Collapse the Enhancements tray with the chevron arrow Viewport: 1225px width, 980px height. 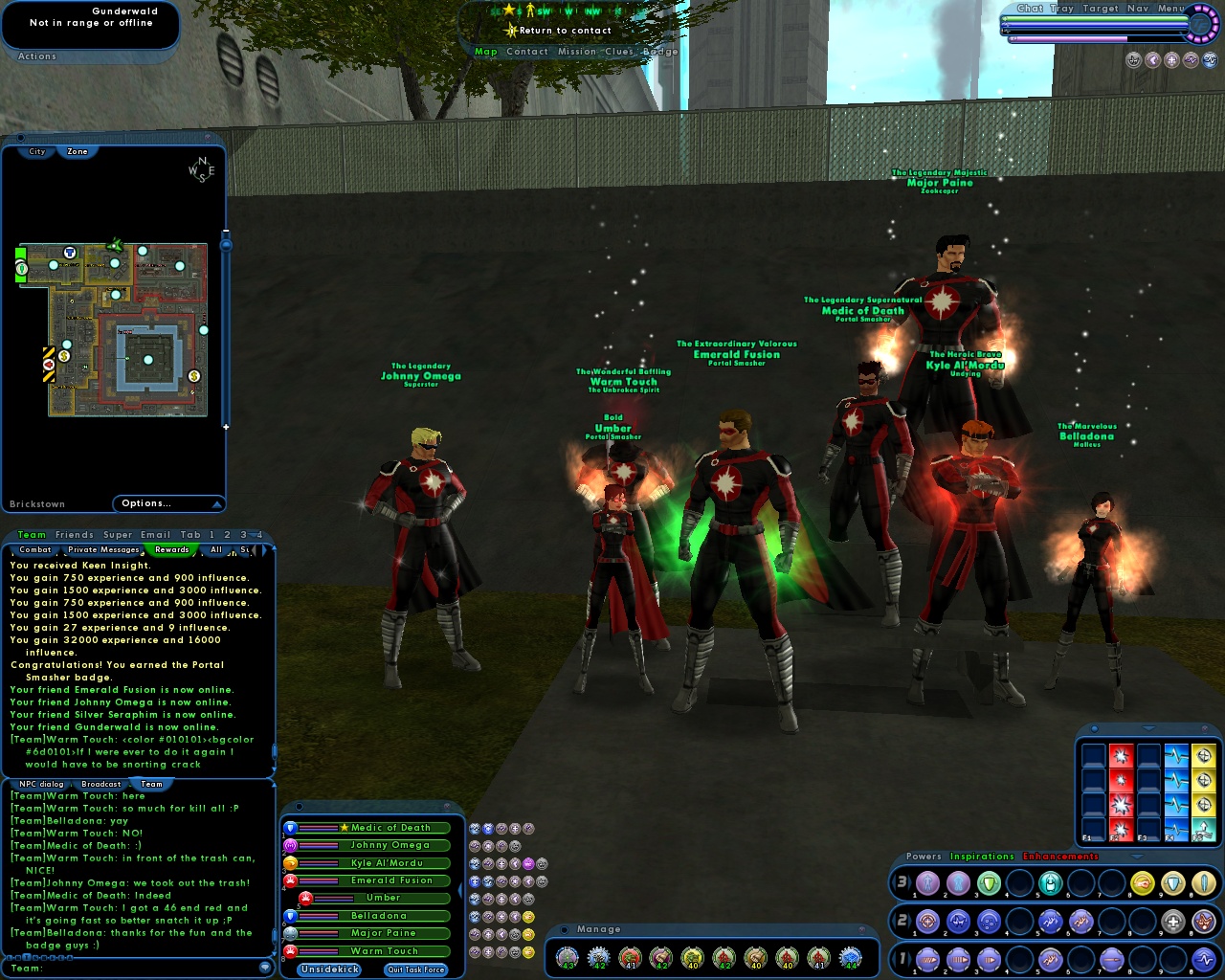click(1136, 856)
